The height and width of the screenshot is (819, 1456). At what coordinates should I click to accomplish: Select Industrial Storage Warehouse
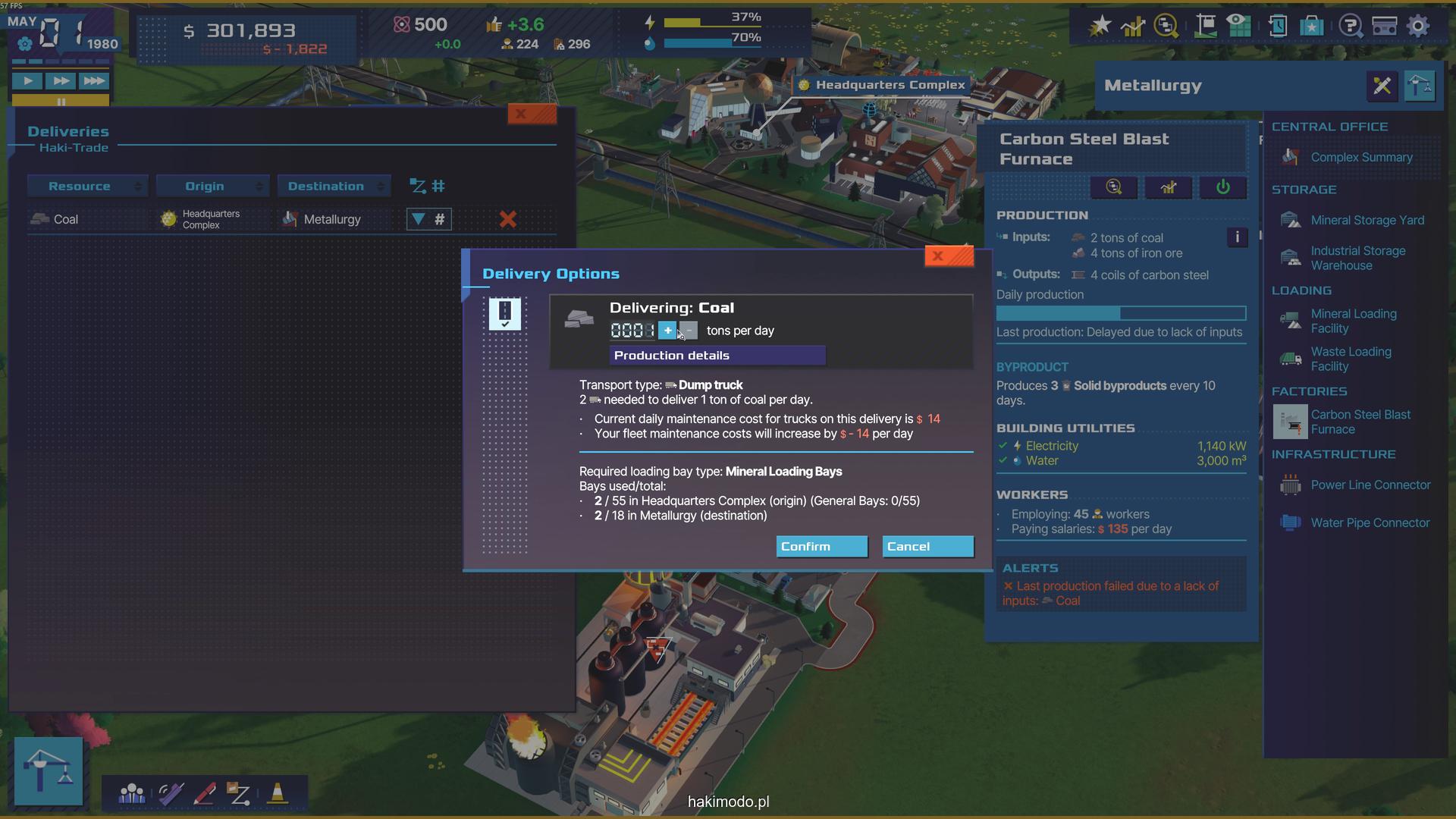(1357, 259)
